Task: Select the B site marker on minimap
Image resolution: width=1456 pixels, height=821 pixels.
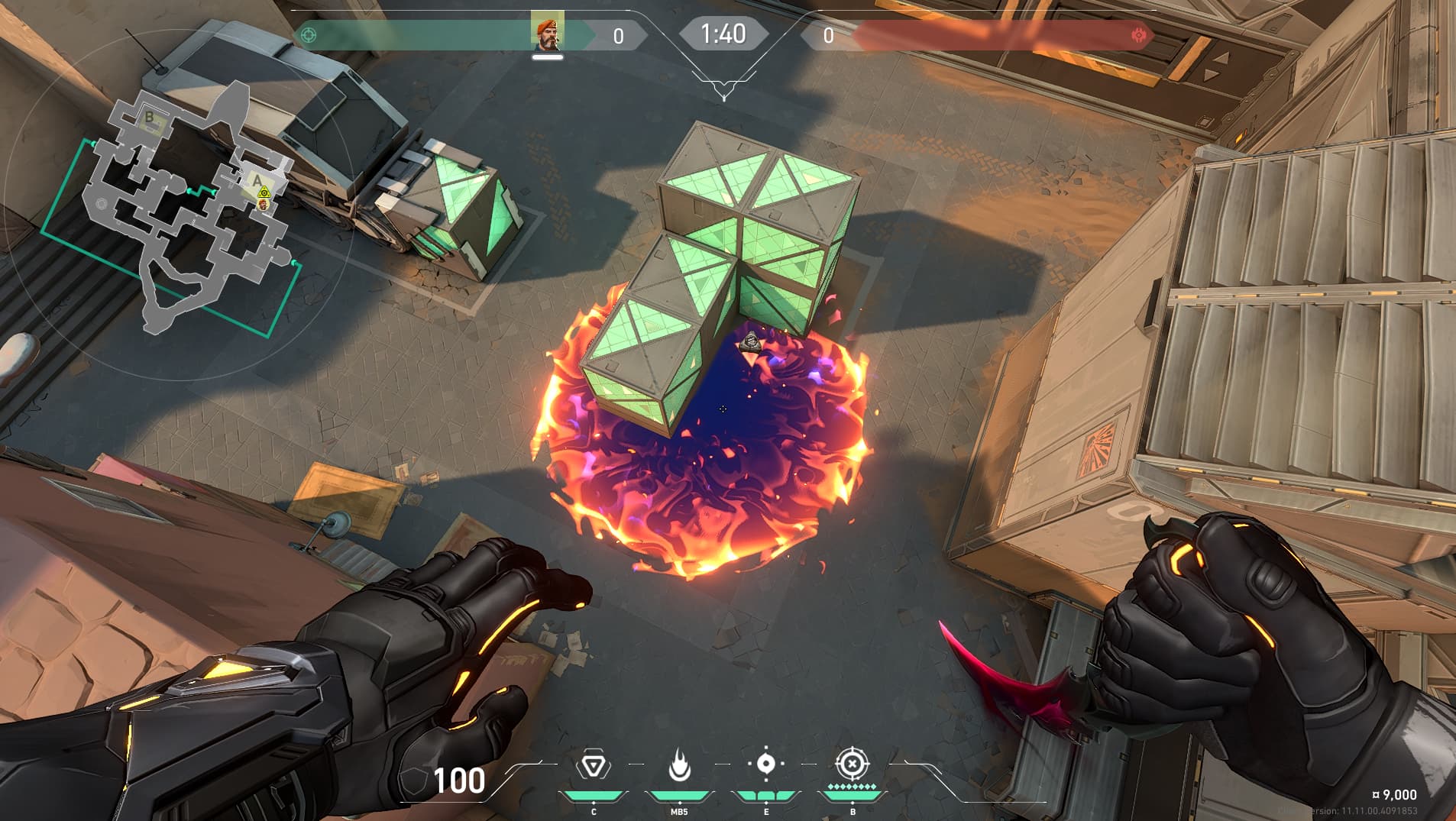Action: (x=150, y=118)
